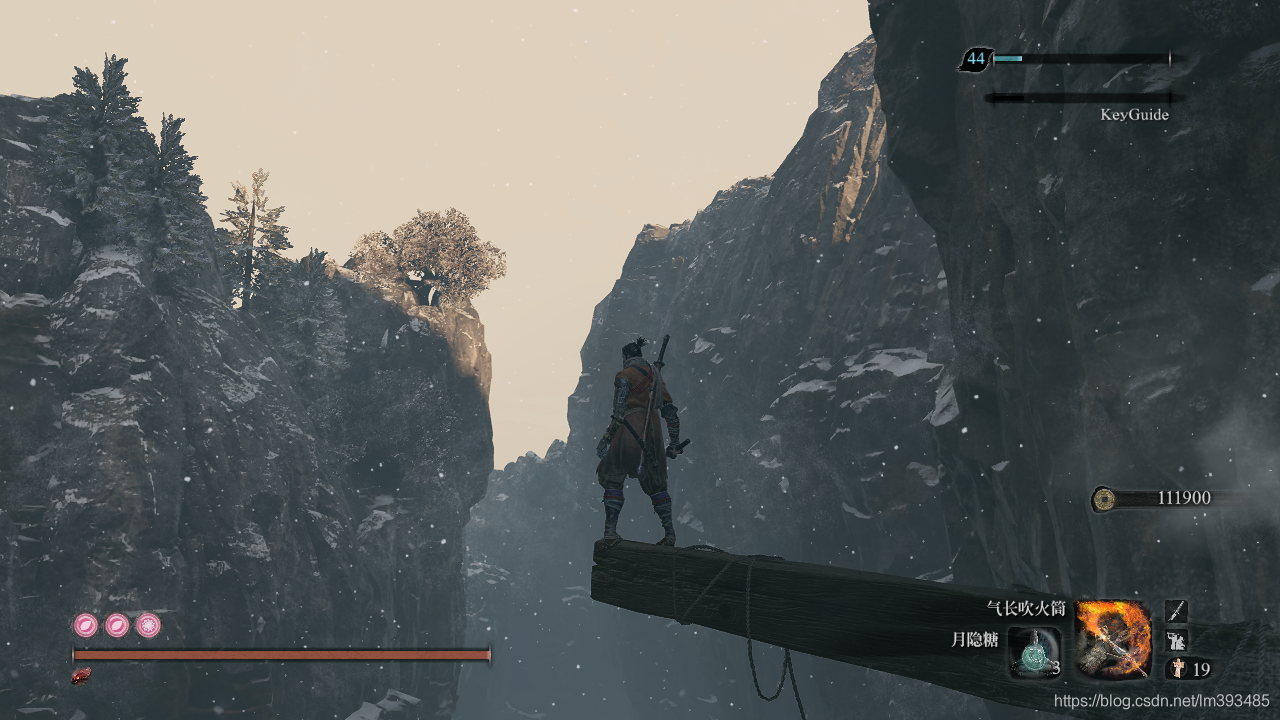
Task: Select the prosthetic arm icon below the sword
Action: point(1177,640)
